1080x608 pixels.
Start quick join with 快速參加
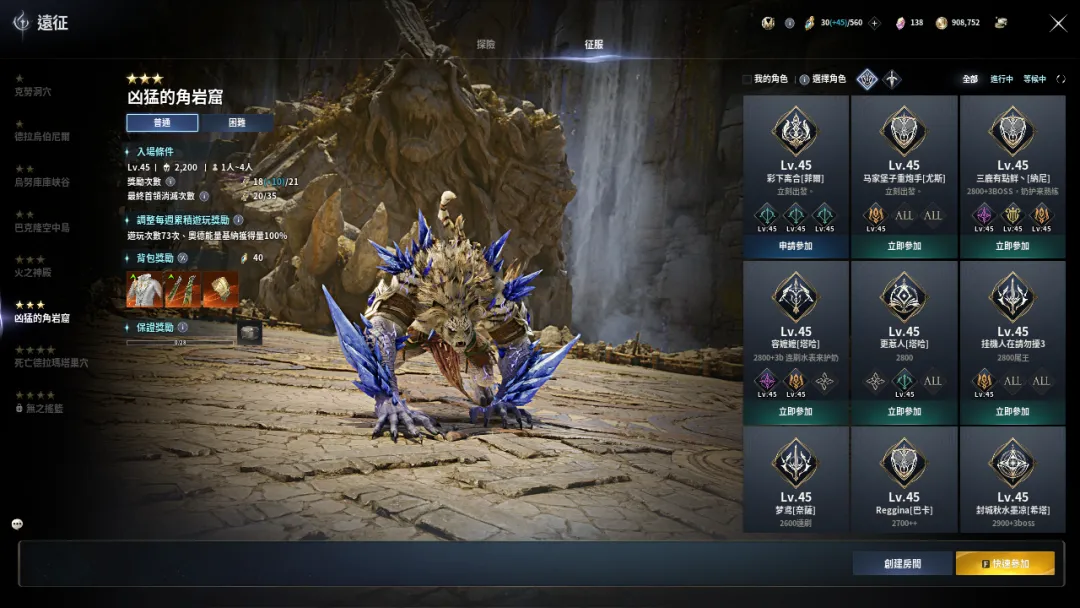1005,564
